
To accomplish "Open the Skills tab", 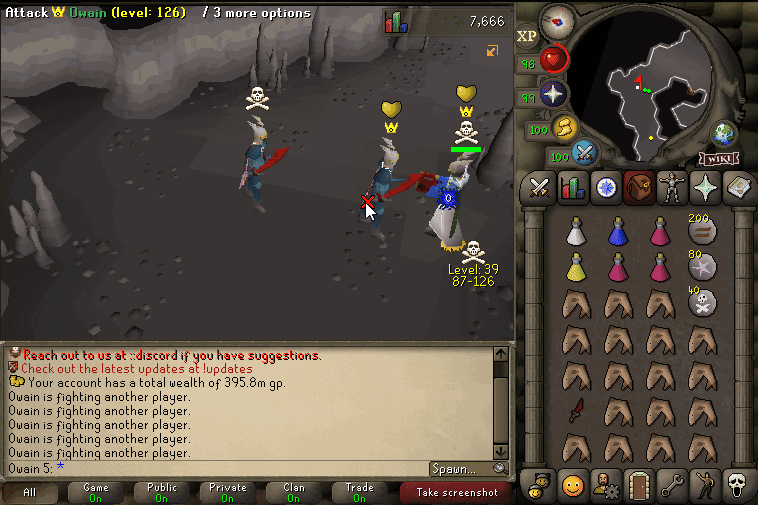I will 573,187.
